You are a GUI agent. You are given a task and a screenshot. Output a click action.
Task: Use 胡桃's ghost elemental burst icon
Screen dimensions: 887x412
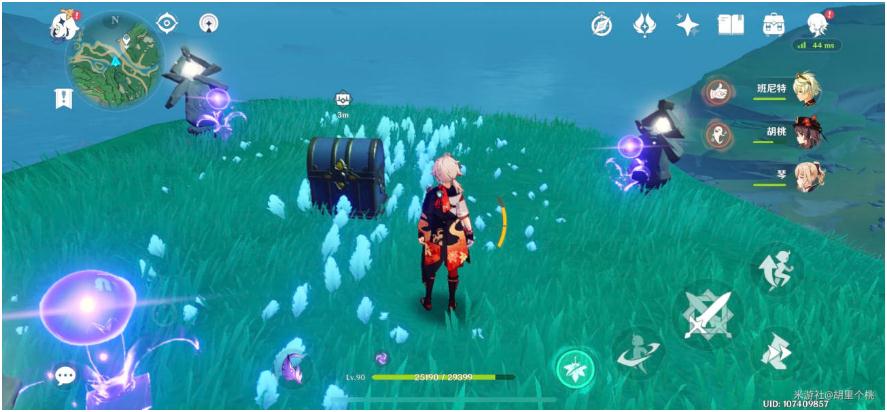715,135
